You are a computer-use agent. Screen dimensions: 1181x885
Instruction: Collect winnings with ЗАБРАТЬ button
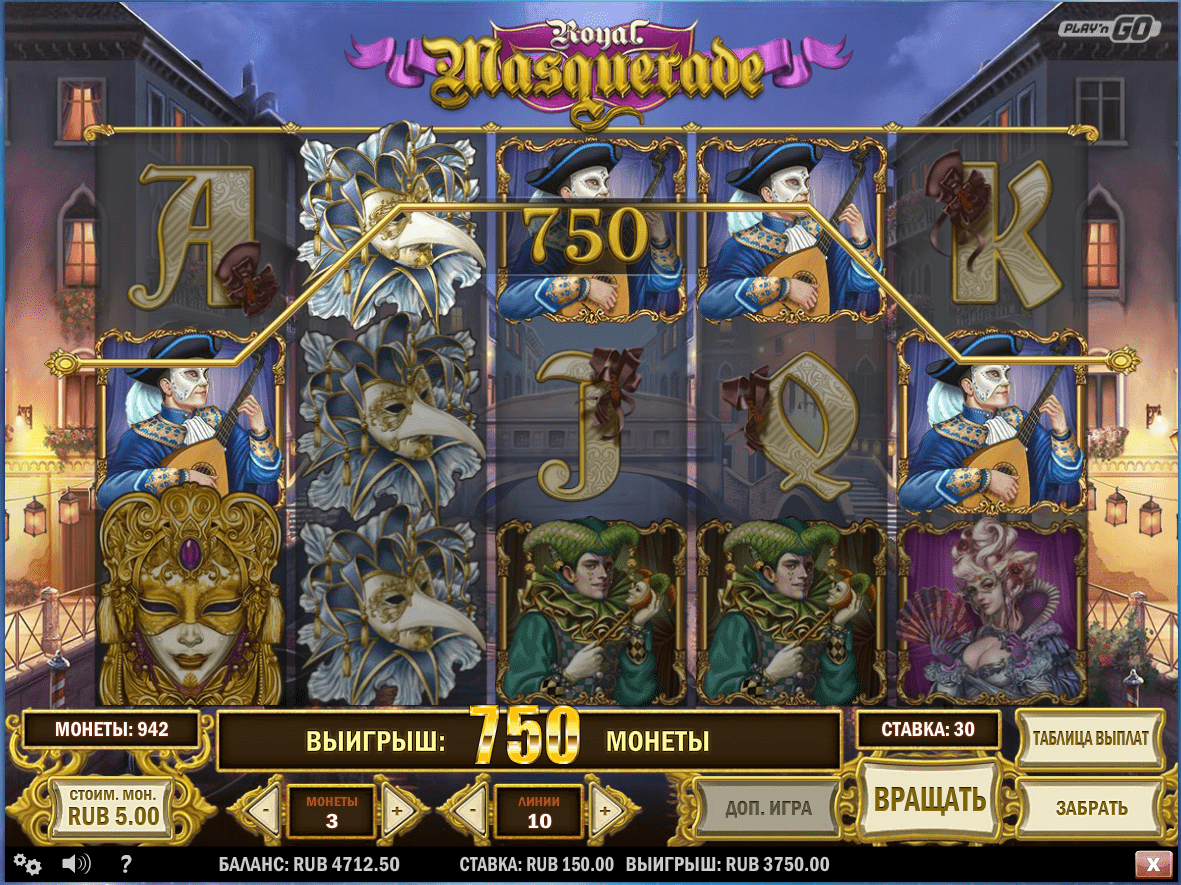click(1091, 808)
